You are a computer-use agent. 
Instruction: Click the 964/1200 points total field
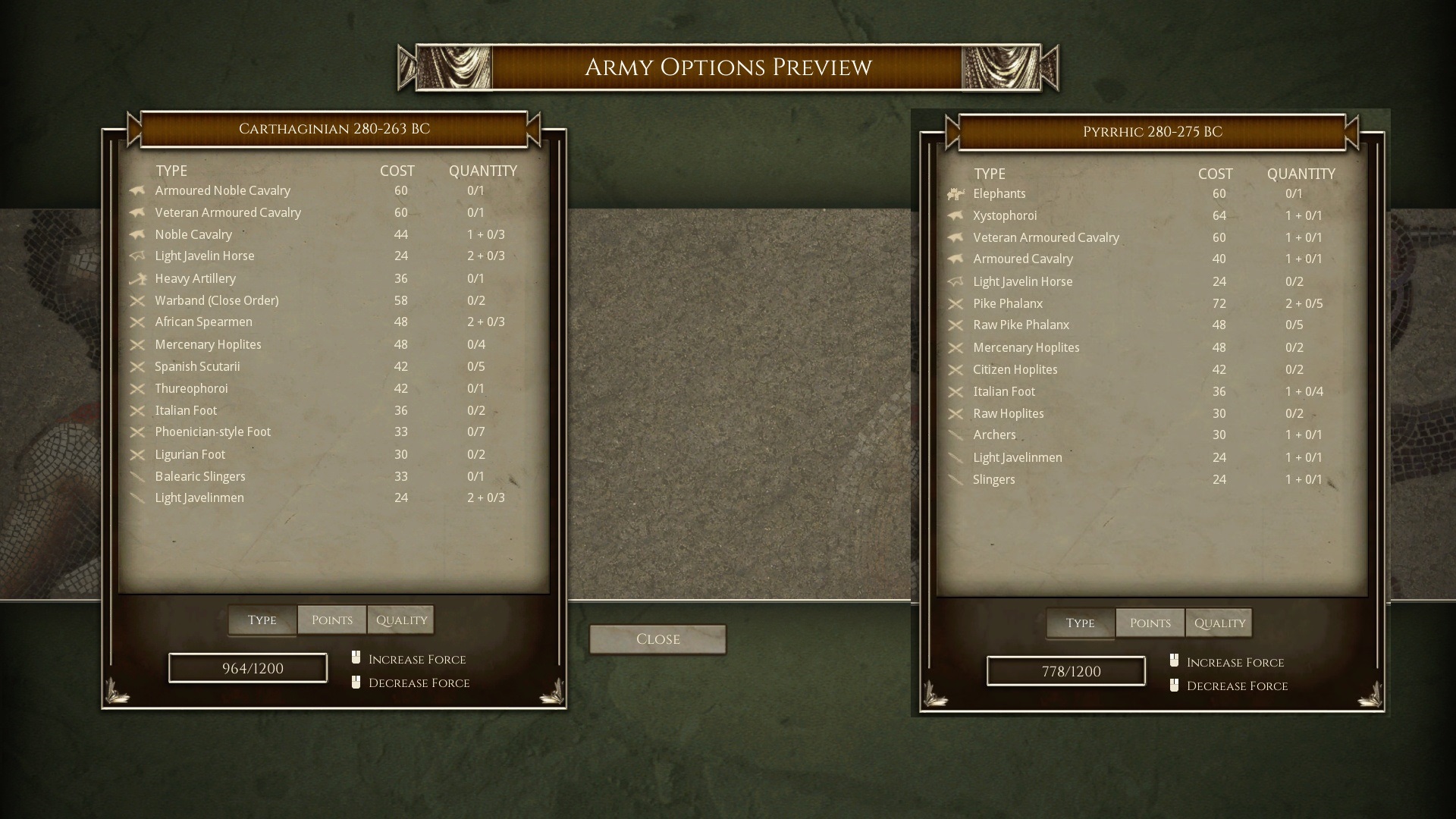click(x=246, y=667)
